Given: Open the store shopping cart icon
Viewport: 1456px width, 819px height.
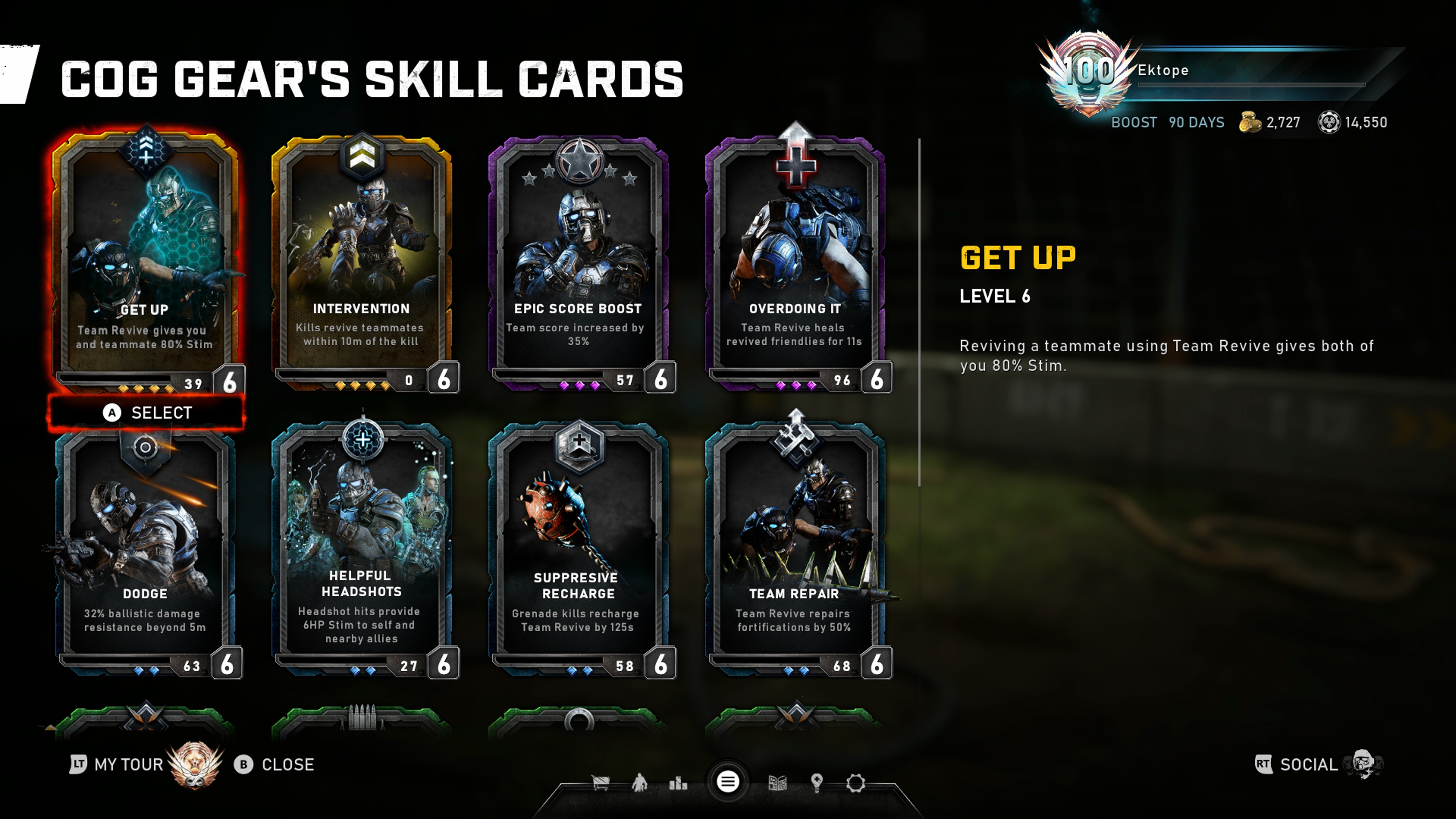Looking at the screenshot, I should coord(600,783).
